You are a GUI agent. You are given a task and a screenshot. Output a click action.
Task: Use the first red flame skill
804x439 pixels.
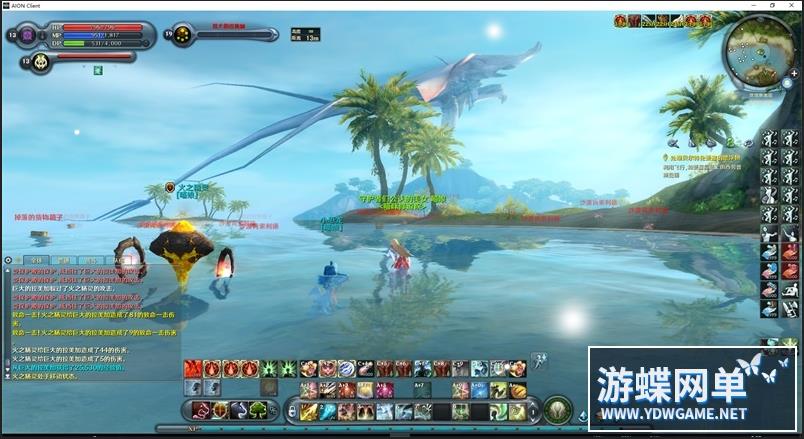coord(193,369)
